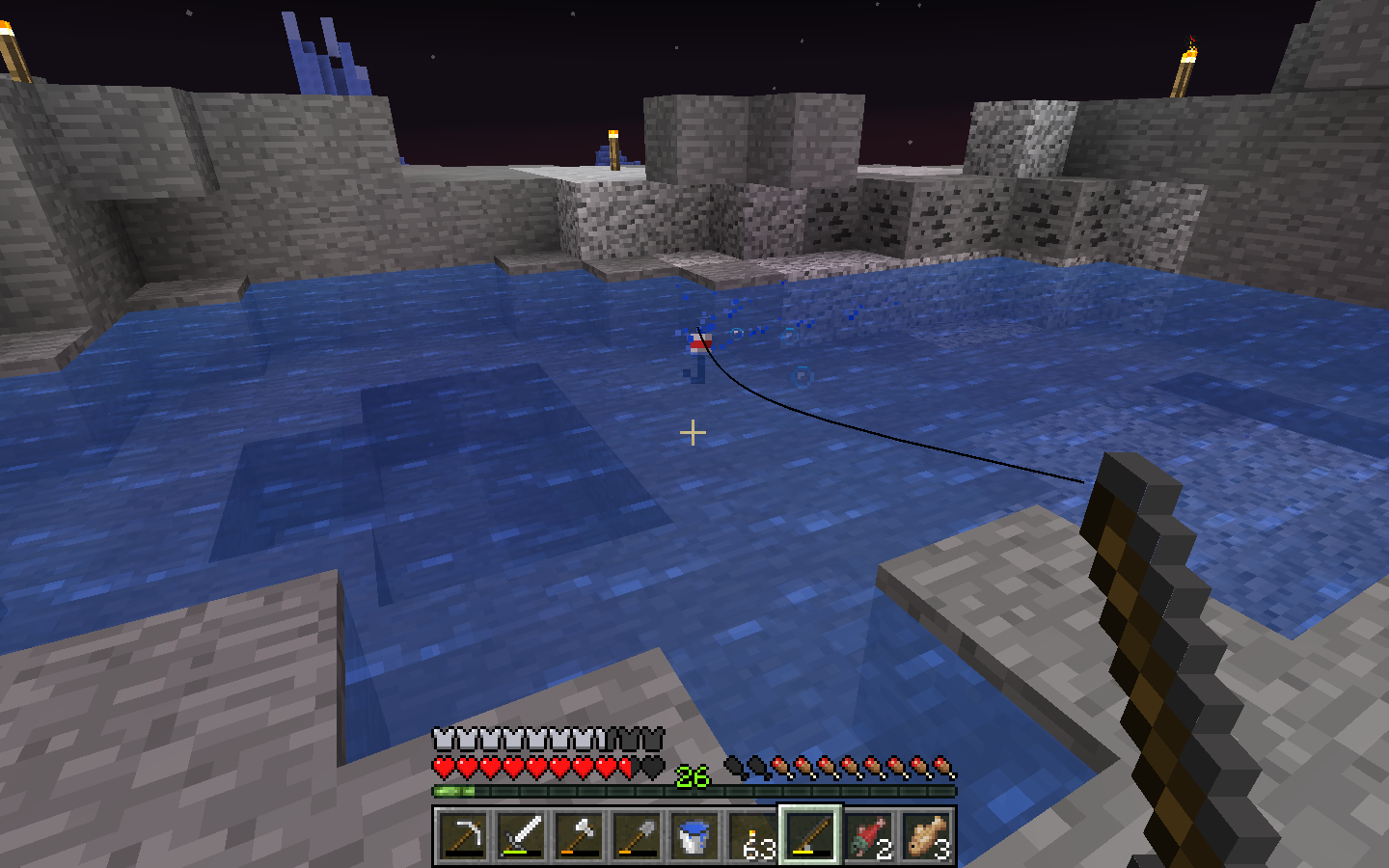Image resolution: width=1389 pixels, height=868 pixels.
Task: Click the selected fishing rod slot
Action: (810, 835)
